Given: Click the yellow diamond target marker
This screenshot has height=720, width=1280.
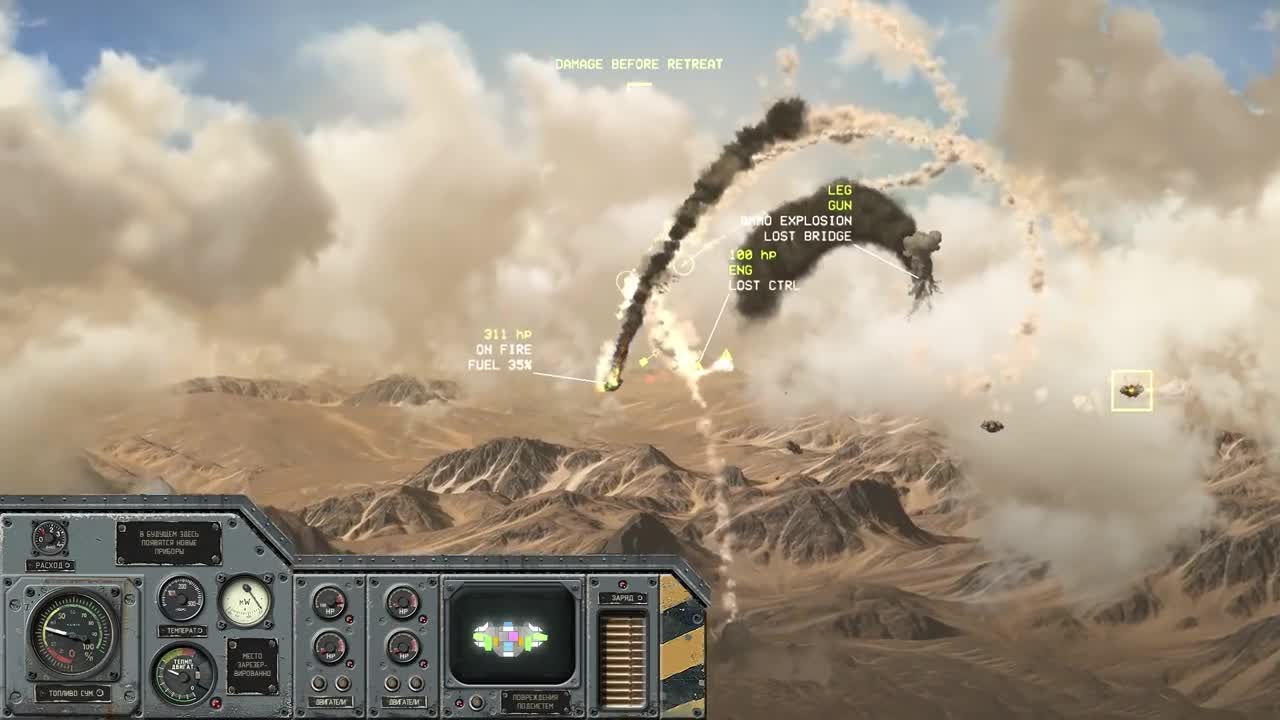Looking at the screenshot, I should tap(643, 361).
